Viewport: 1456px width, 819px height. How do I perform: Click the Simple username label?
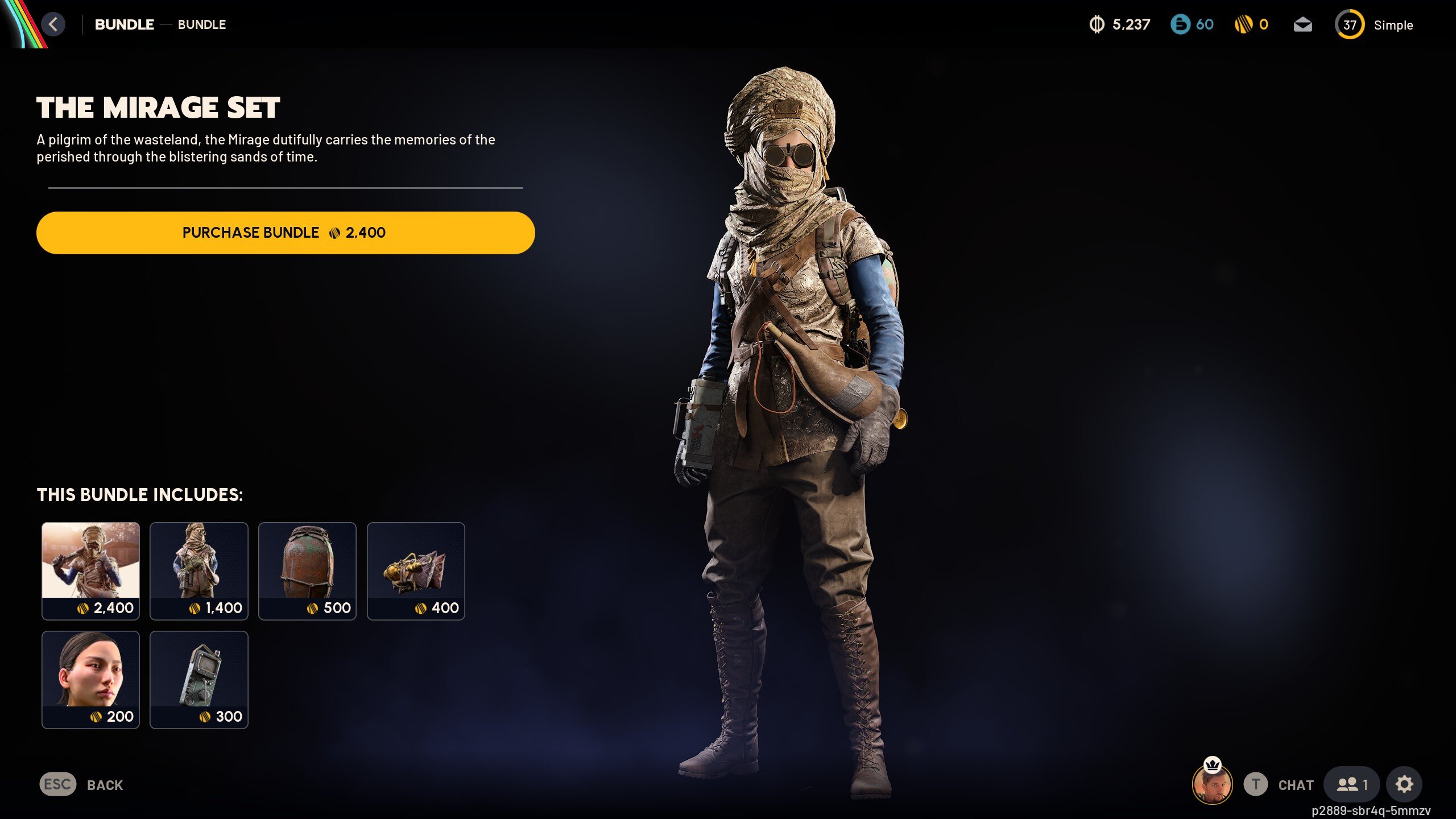(x=1393, y=24)
